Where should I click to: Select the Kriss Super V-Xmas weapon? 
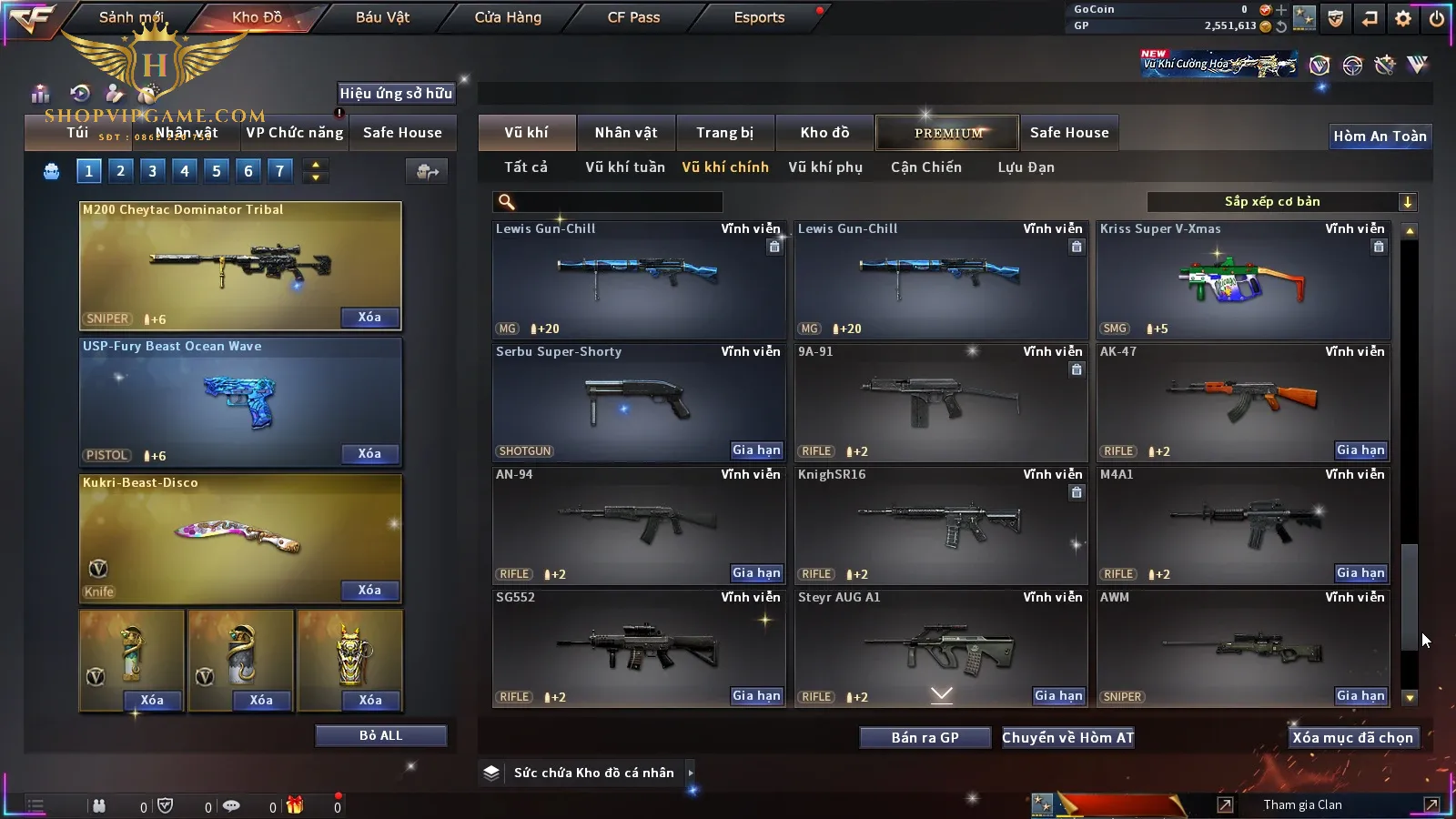pos(1243,280)
